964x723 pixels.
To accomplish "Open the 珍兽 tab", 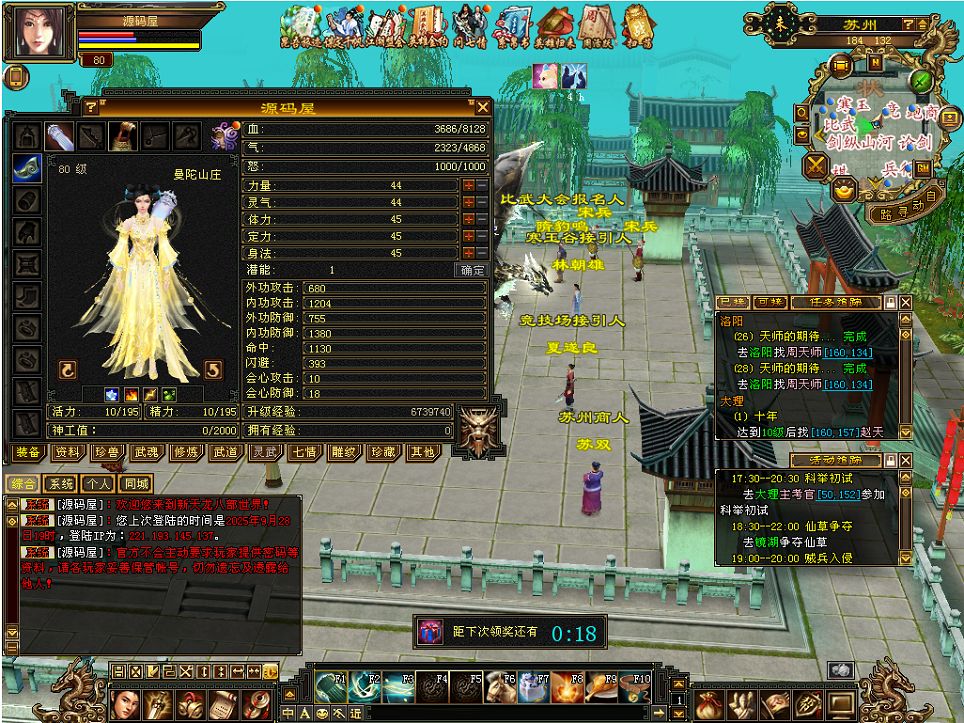I will click(x=108, y=452).
